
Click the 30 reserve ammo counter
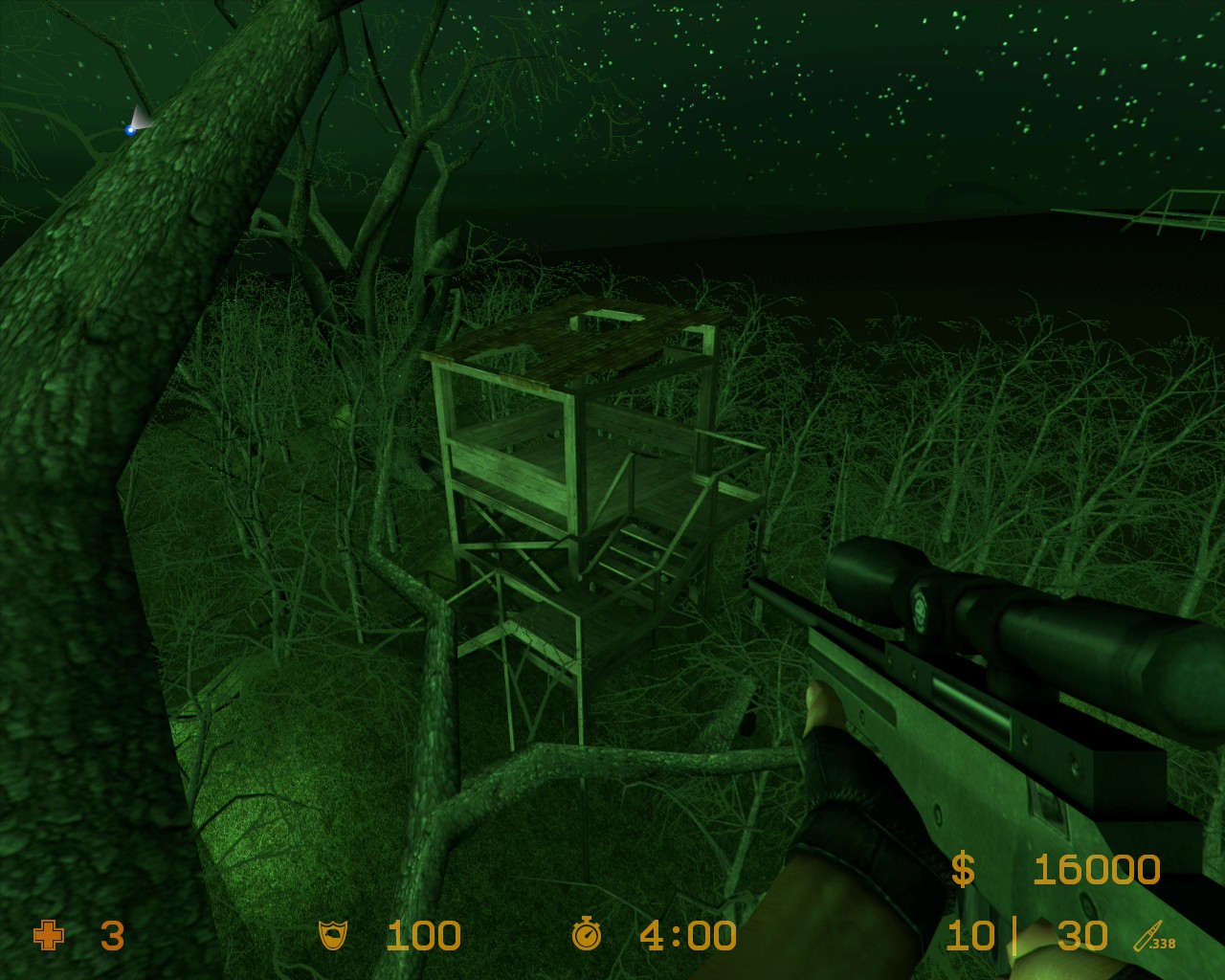1081,936
